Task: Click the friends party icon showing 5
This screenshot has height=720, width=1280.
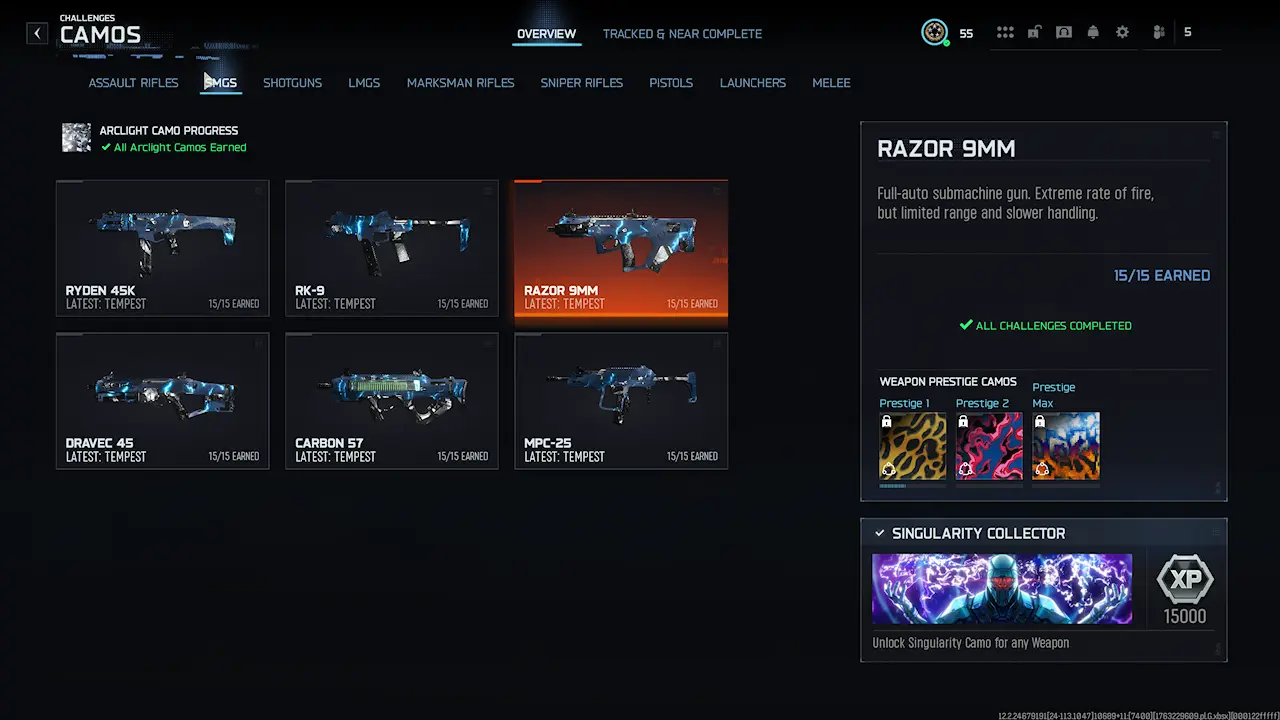Action: pyautogui.click(x=1158, y=32)
